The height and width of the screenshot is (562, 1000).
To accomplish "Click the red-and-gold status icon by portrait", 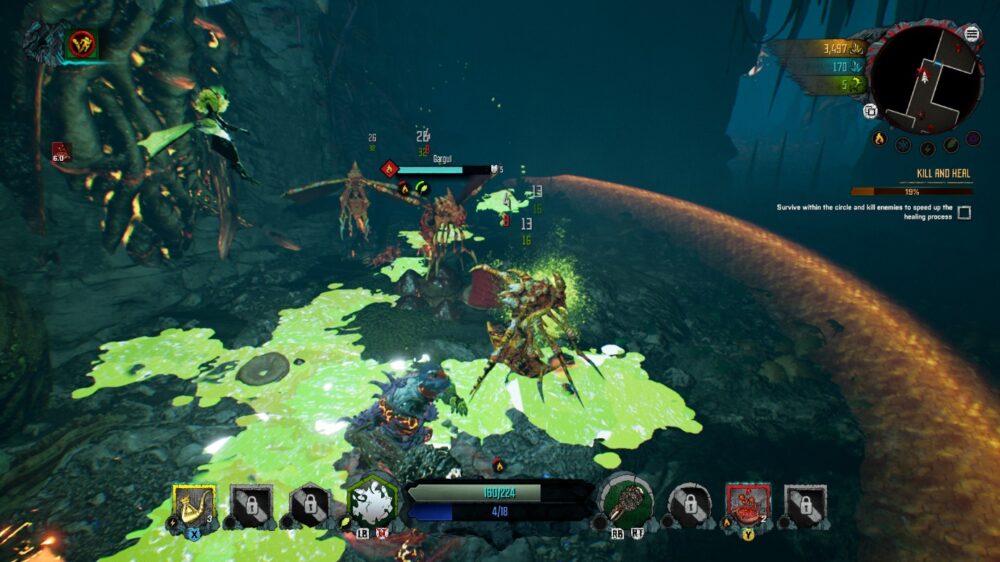I will (x=81, y=44).
